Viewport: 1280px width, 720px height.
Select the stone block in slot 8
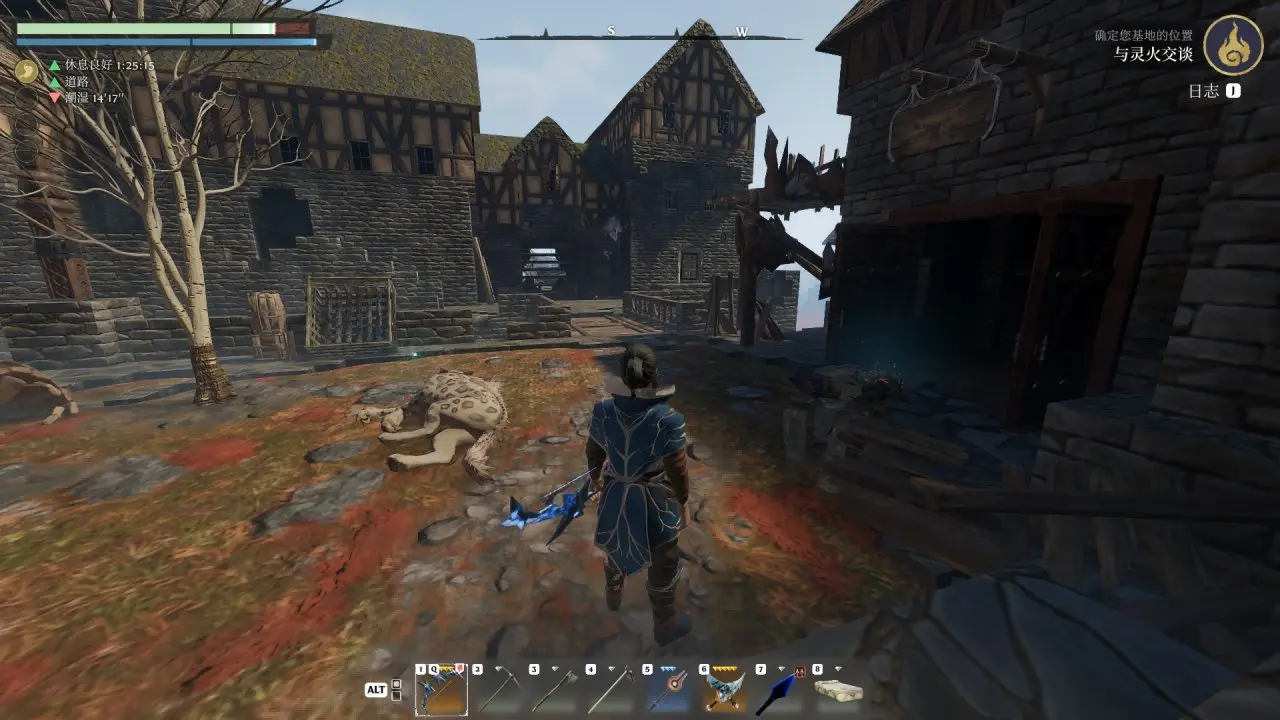tap(838, 690)
